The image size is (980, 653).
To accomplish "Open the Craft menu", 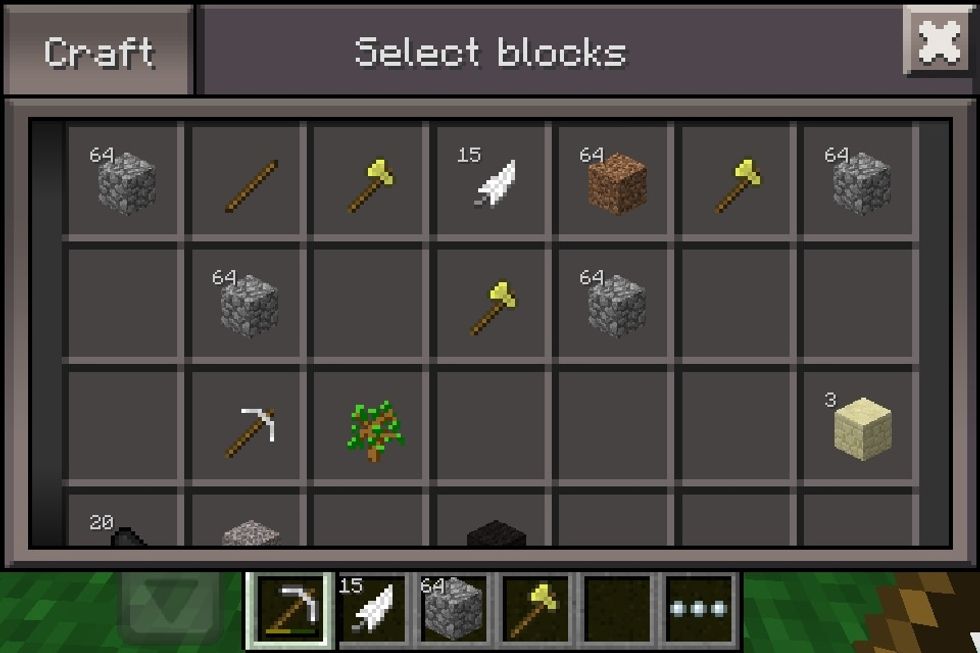I will tap(97, 52).
